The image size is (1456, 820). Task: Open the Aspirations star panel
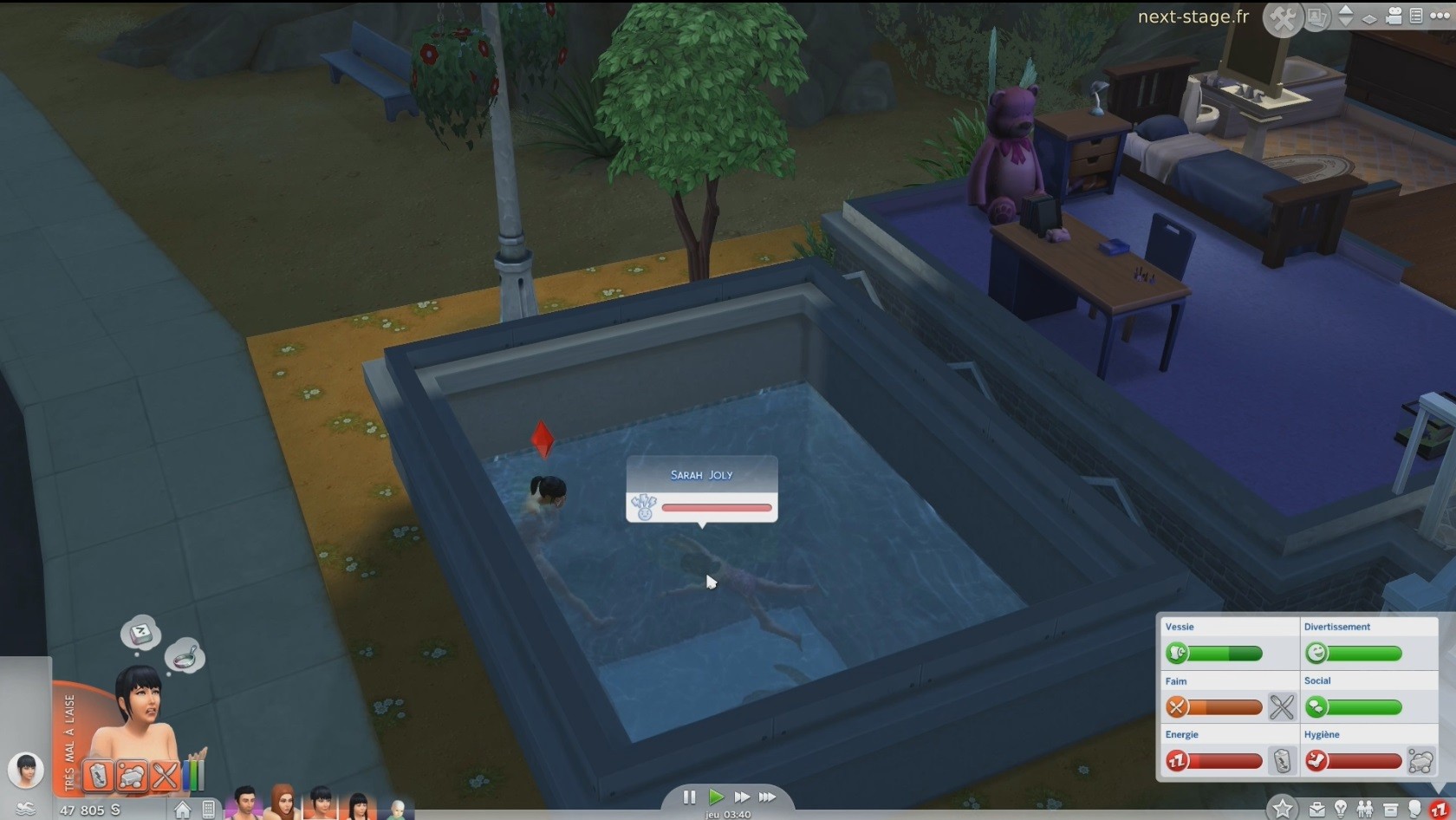coord(1283,809)
